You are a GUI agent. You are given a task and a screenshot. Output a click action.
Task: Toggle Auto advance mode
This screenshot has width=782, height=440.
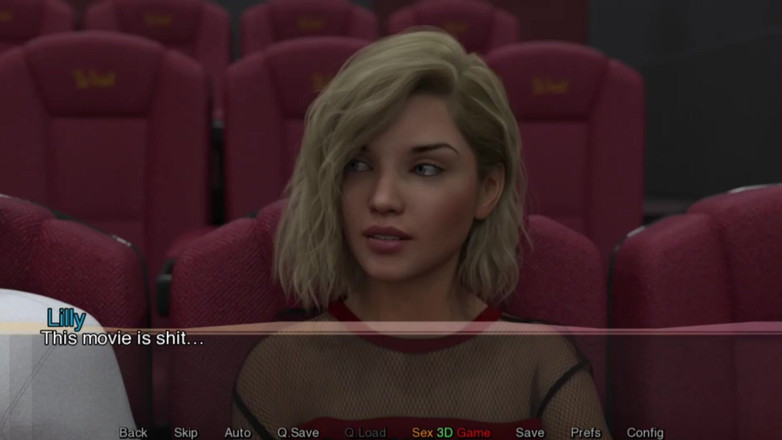[x=238, y=432]
